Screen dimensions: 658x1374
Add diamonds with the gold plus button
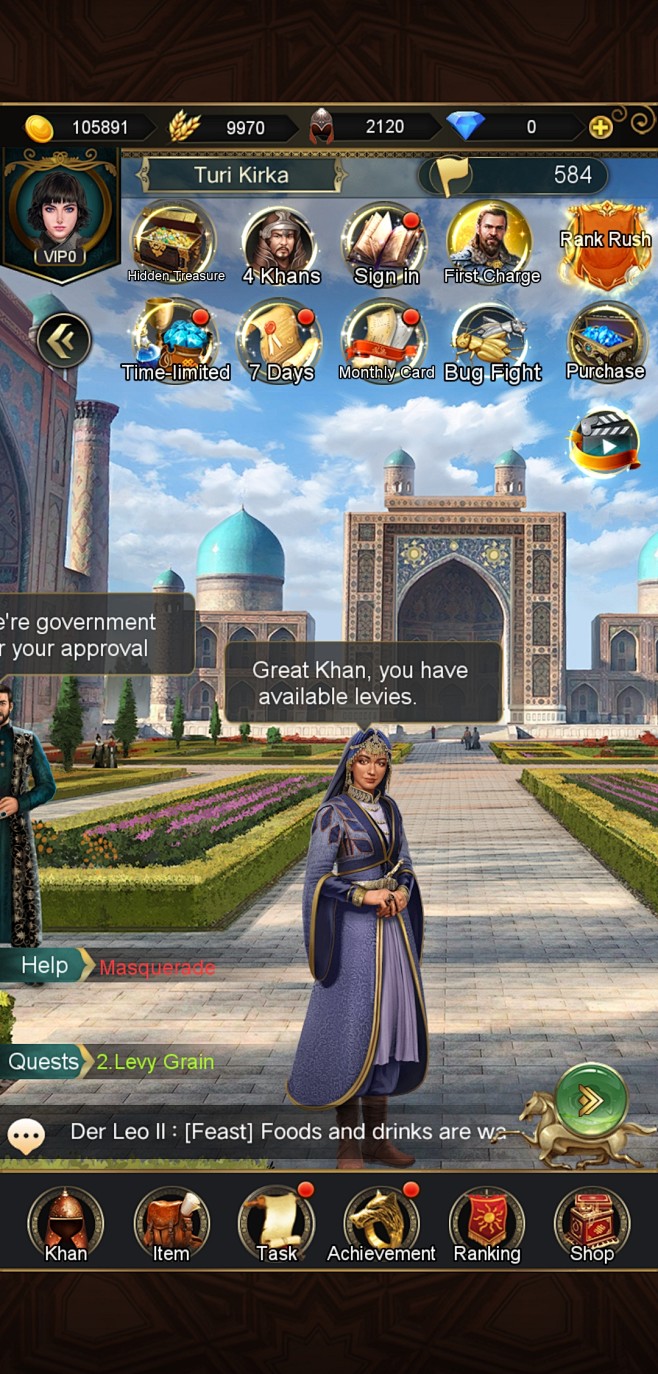coord(600,127)
